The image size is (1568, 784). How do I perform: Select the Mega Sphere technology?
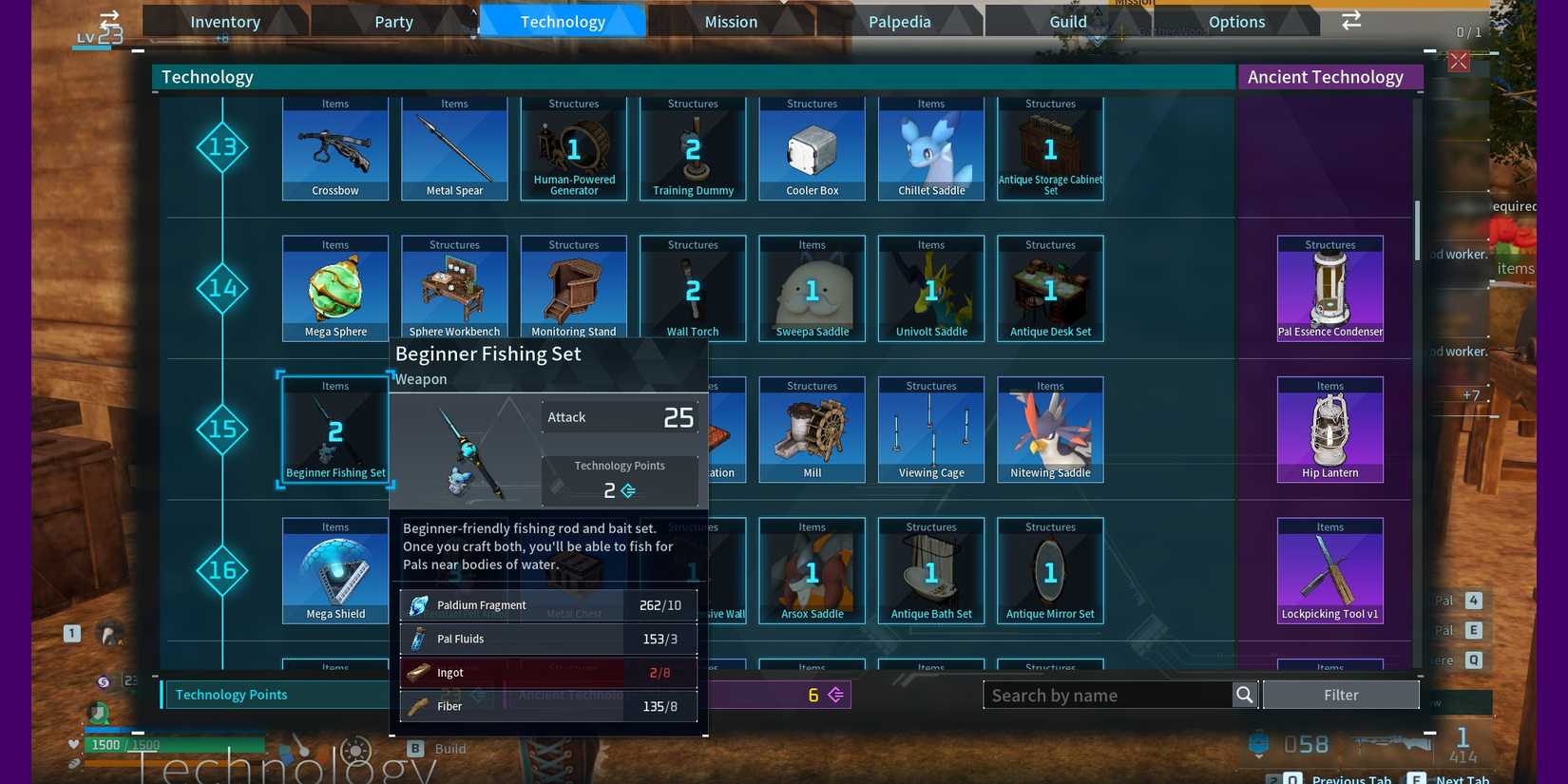tap(335, 288)
